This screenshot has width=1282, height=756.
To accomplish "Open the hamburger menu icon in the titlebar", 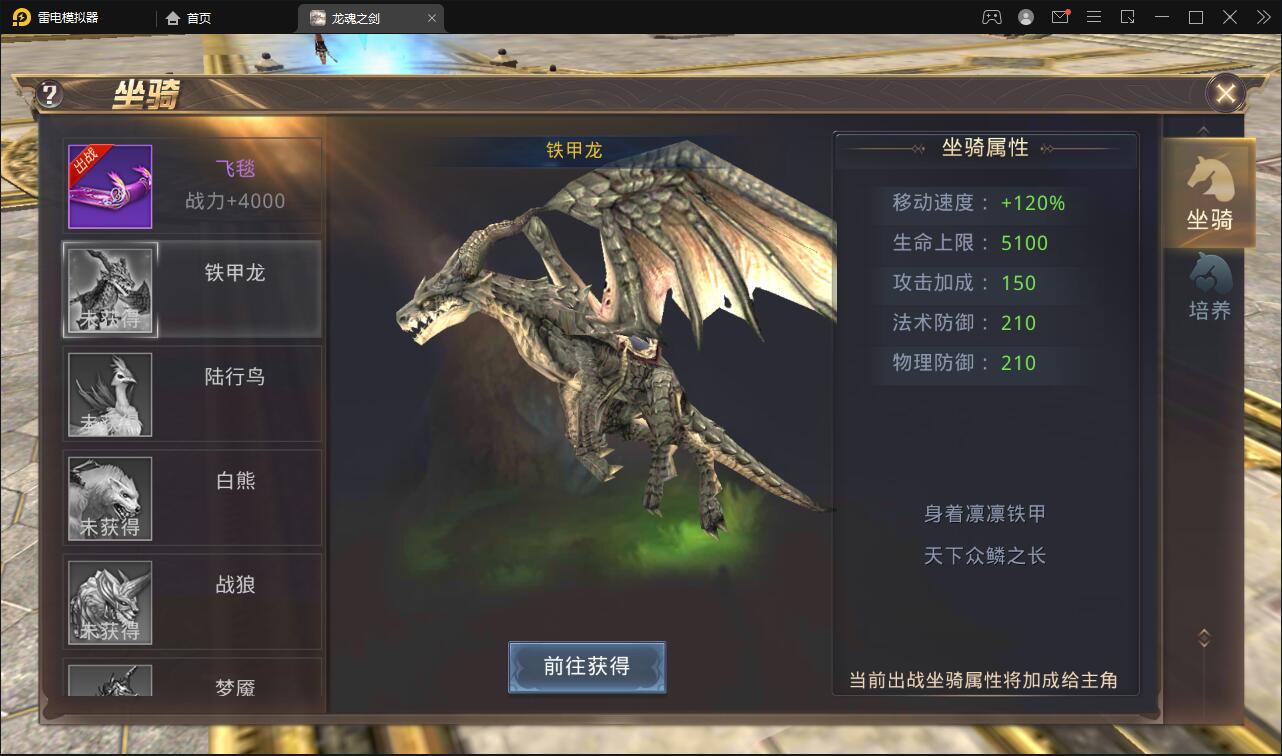I will pos(1094,17).
